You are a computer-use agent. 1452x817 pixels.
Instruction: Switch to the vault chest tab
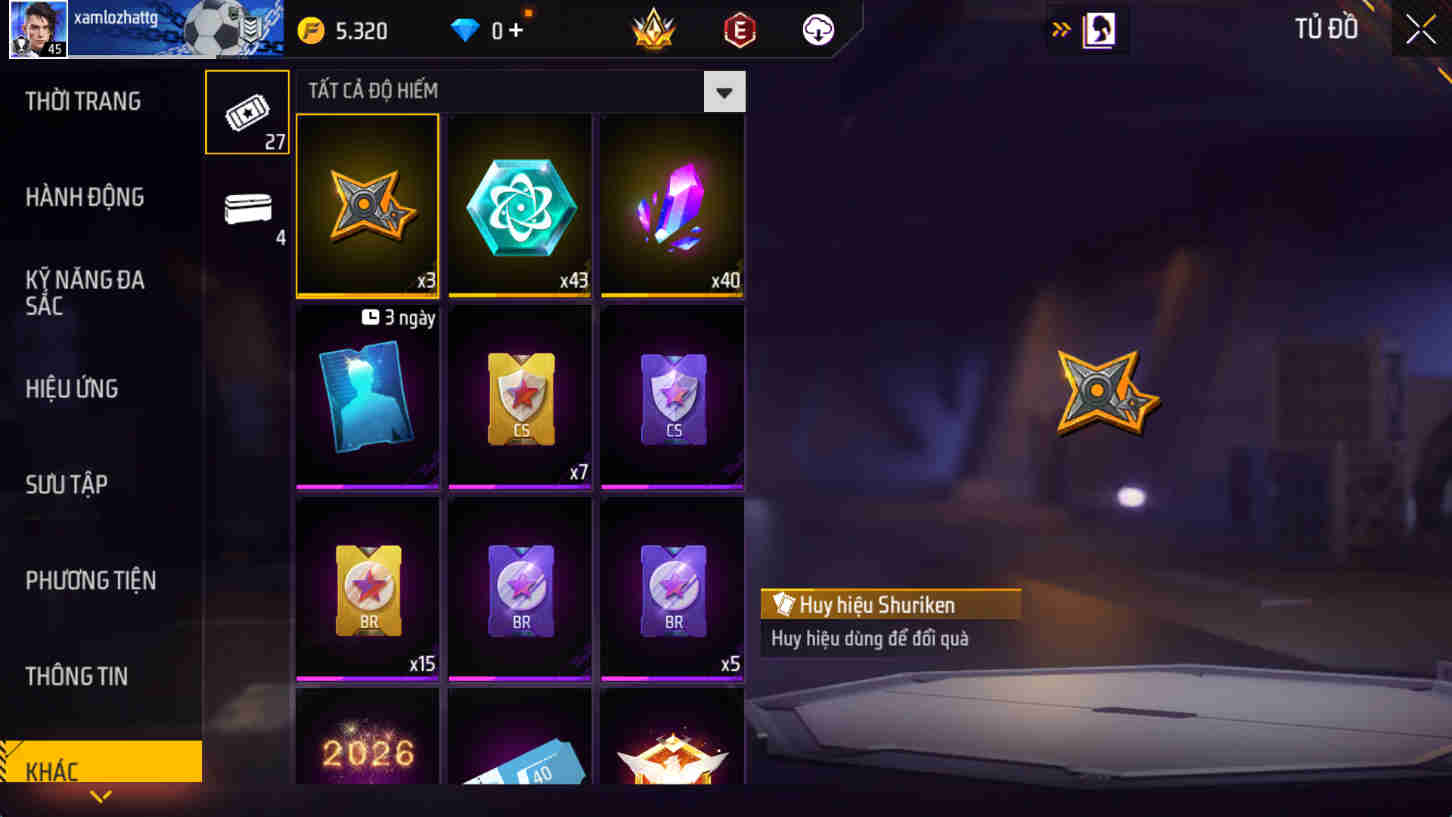pyautogui.click(x=246, y=210)
